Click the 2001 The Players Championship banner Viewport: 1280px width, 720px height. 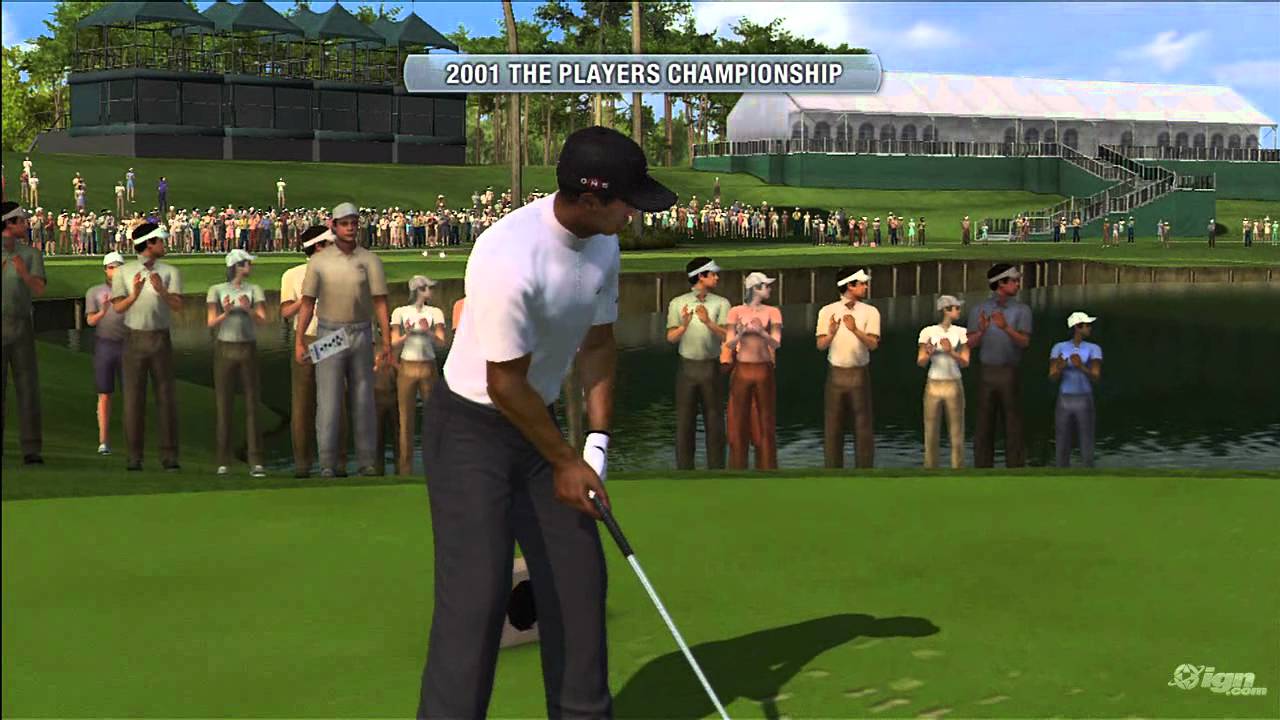click(x=642, y=74)
